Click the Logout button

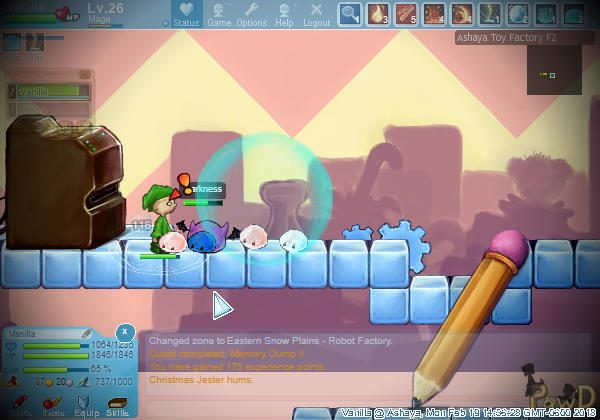click(x=316, y=14)
